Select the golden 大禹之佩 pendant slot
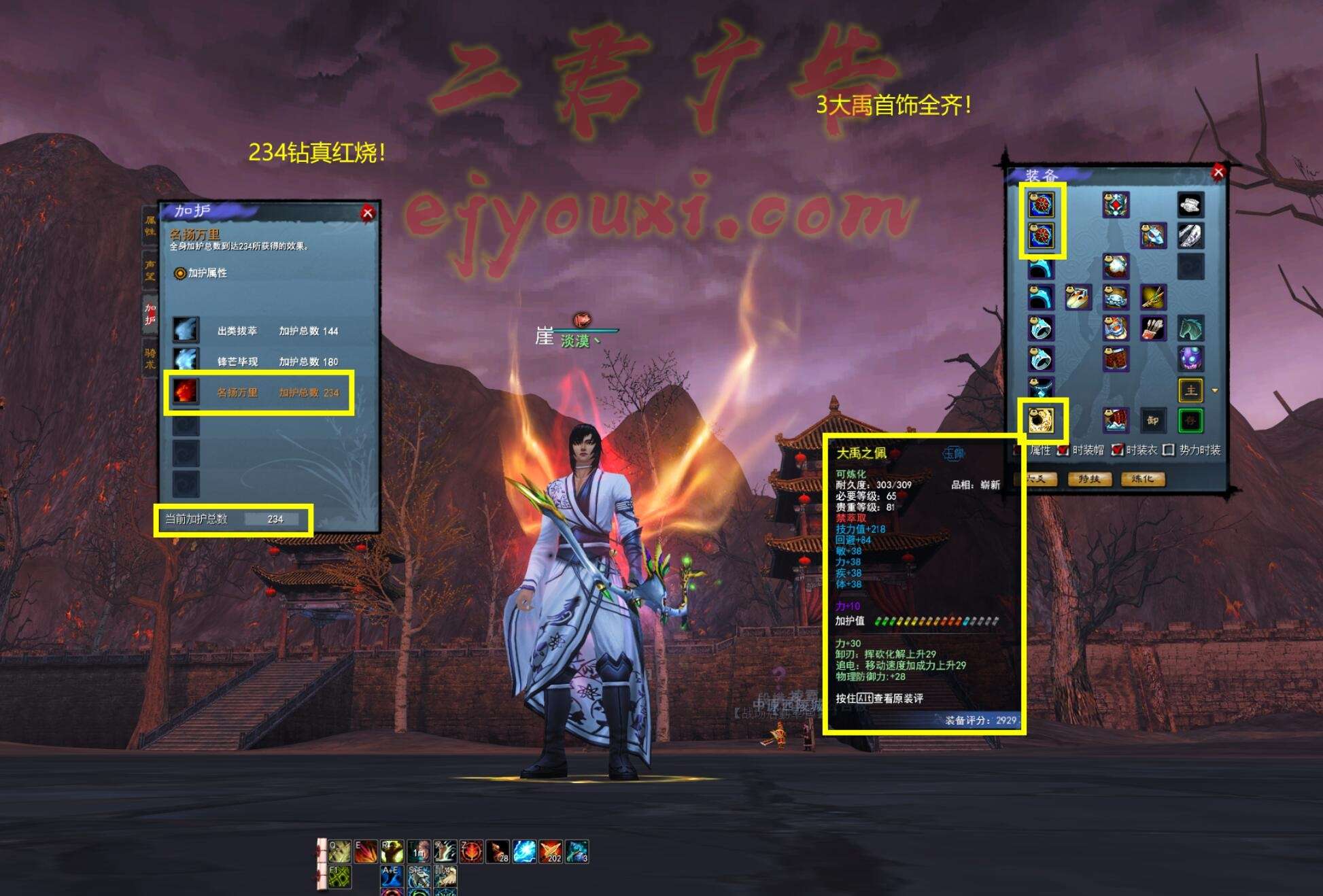Viewport: 1323px width, 896px height. [1041, 420]
